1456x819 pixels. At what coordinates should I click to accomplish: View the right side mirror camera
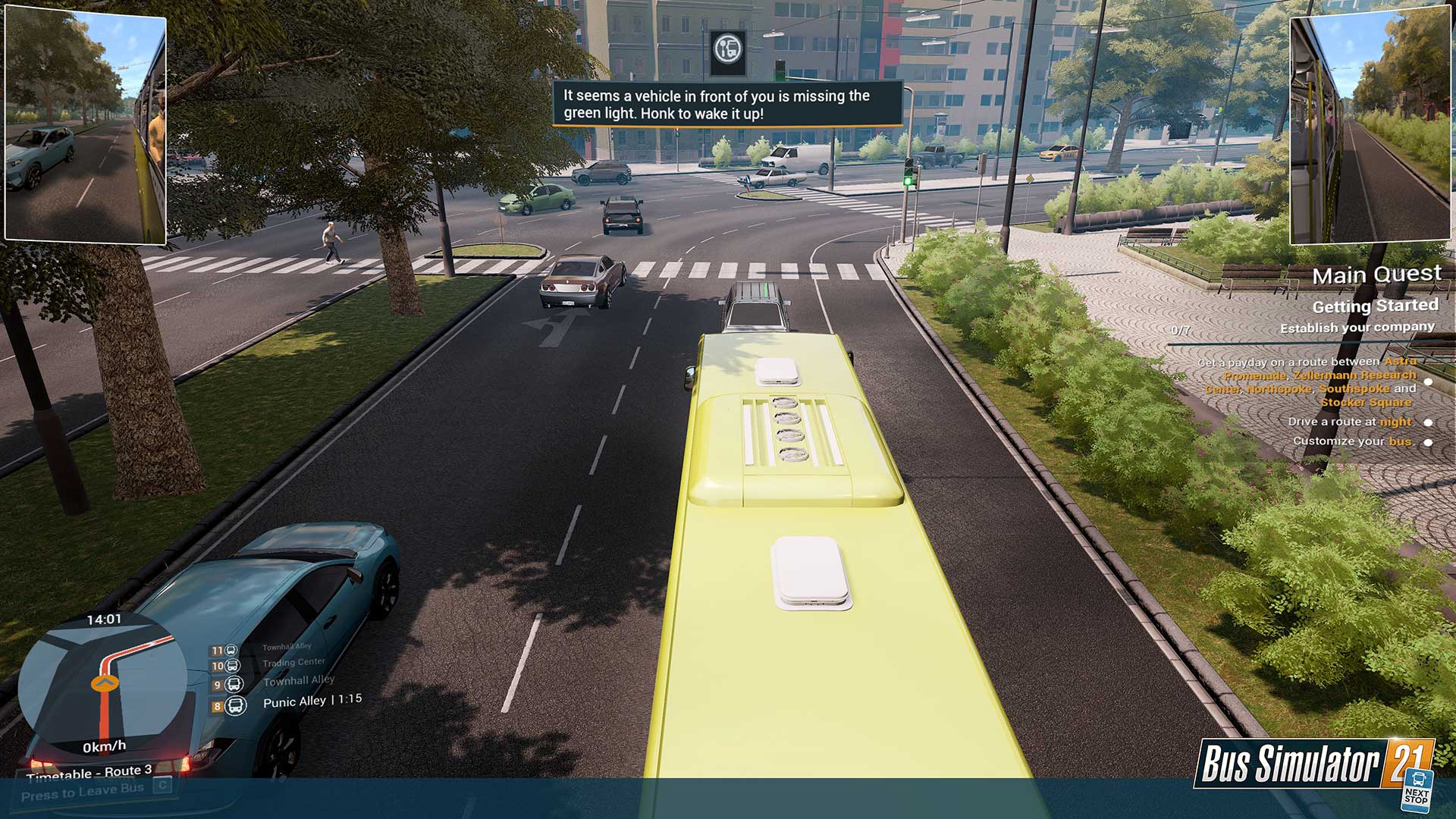pyautogui.click(x=1370, y=127)
